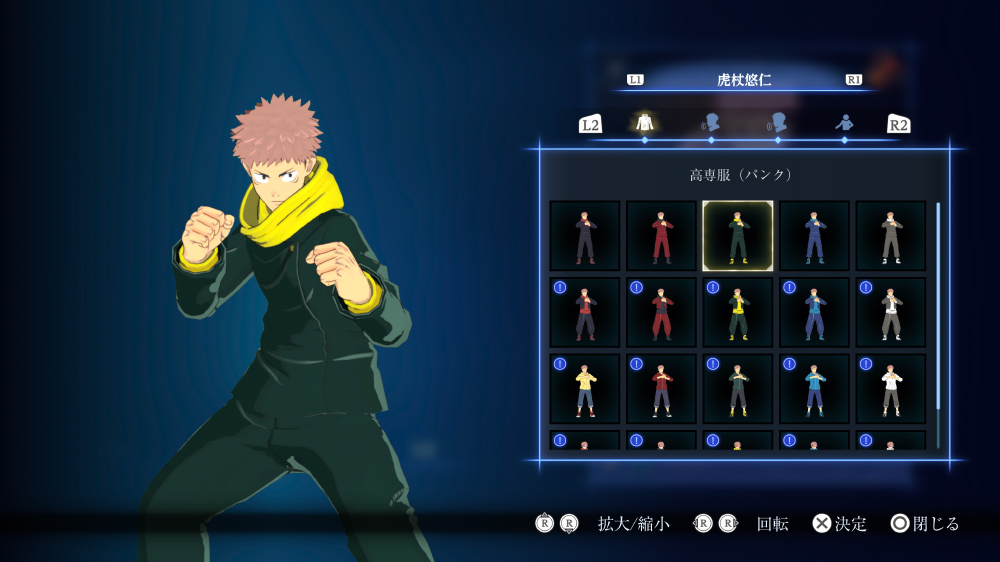This screenshot has width=1000, height=562.
Task: Pick the white hoodie casual outfit
Action: click(891, 388)
